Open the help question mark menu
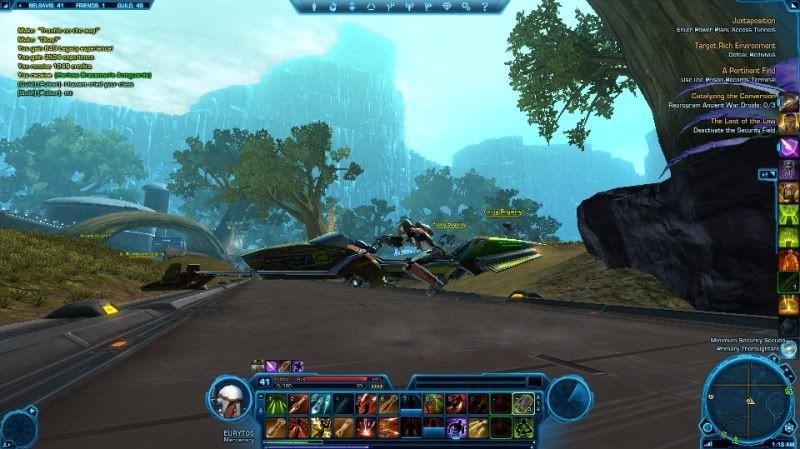The image size is (800, 449). pos(486,7)
